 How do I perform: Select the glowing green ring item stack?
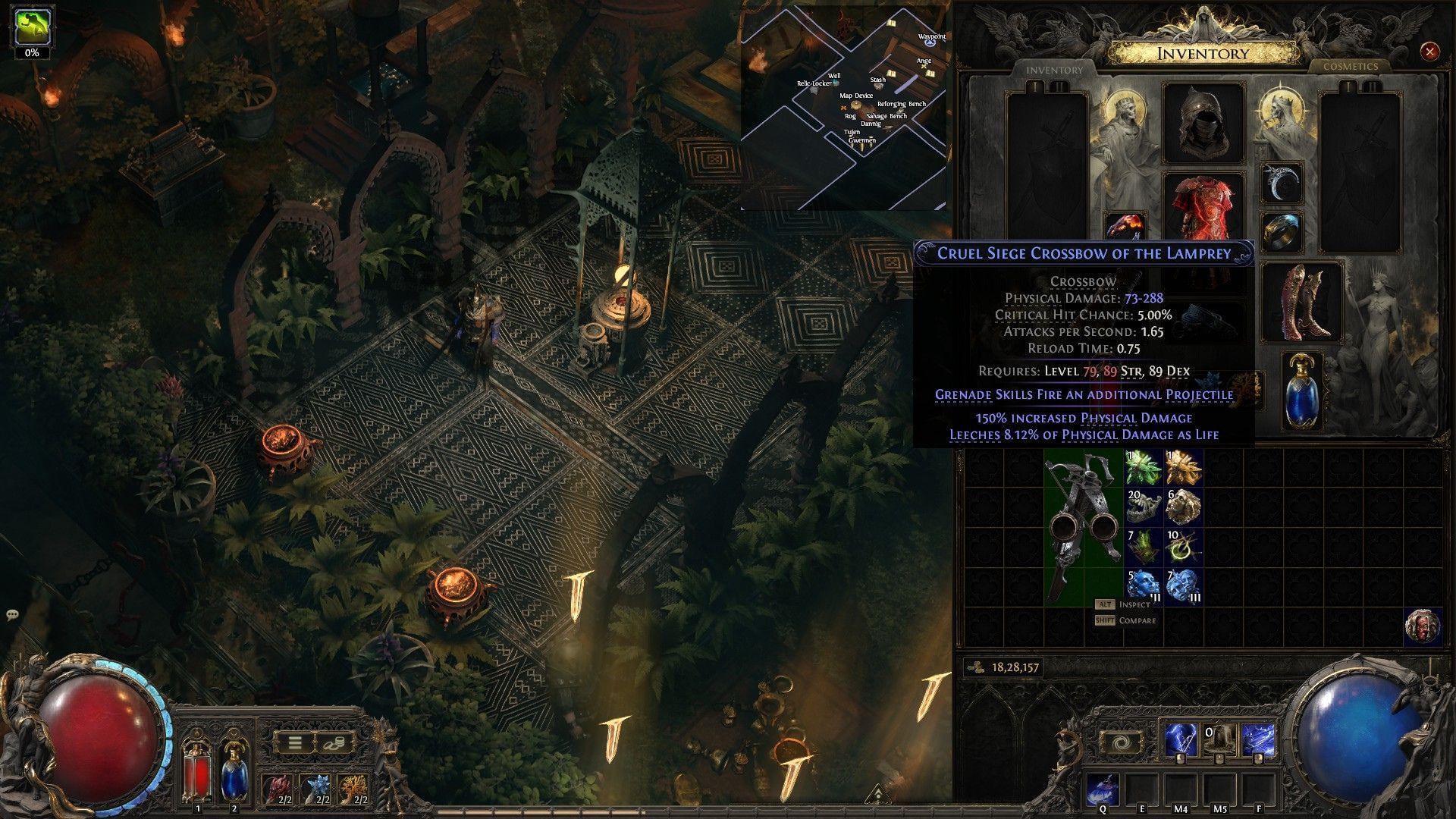tap(1183, 546)
